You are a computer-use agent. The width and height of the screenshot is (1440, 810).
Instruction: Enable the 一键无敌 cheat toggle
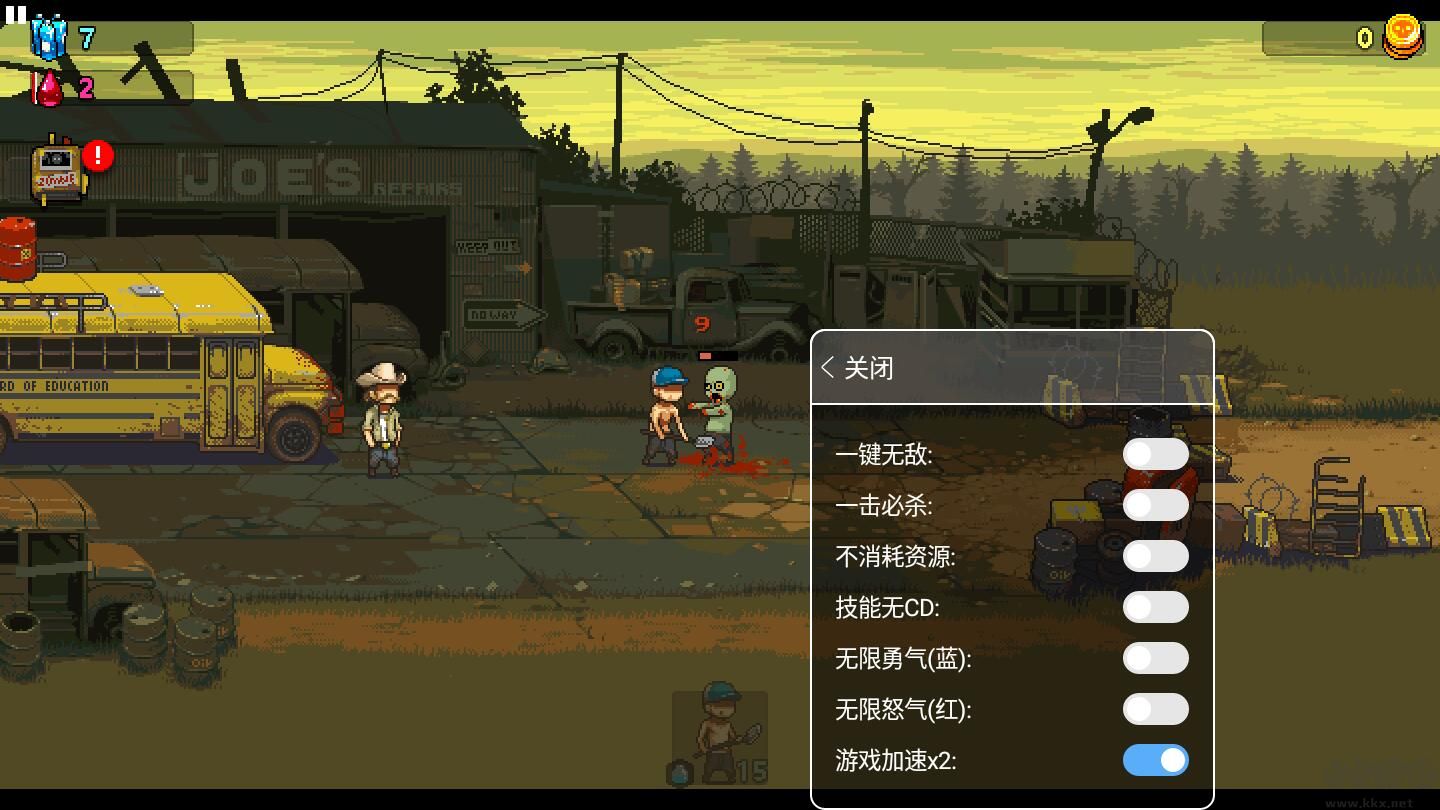click(1155, 453)
